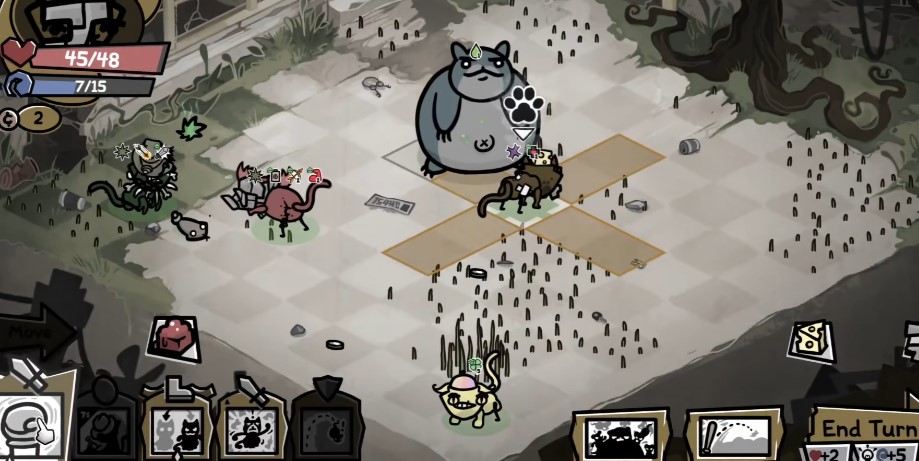End the current turn
The height and width of the screenshot is (461, 919).
point(868,428)
